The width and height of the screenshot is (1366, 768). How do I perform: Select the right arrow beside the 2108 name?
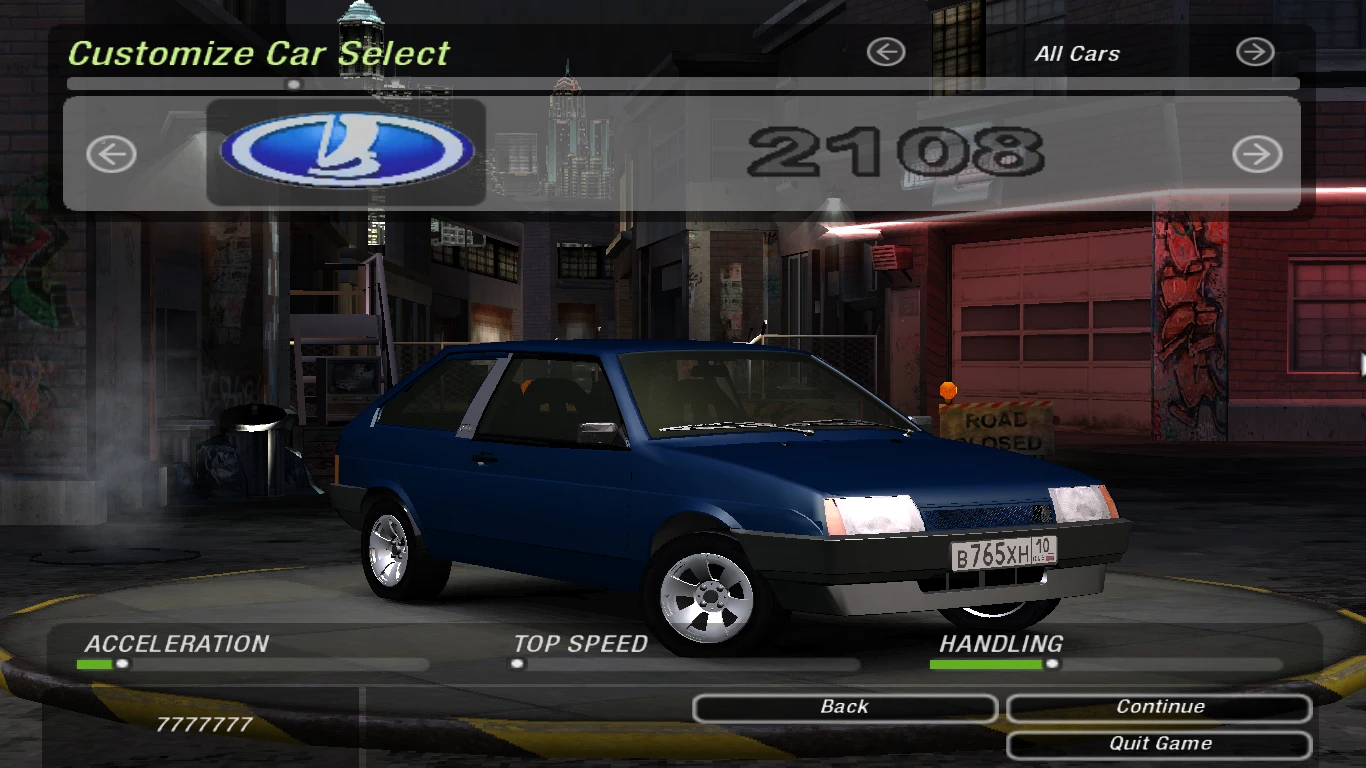[x=1256, y=155]
